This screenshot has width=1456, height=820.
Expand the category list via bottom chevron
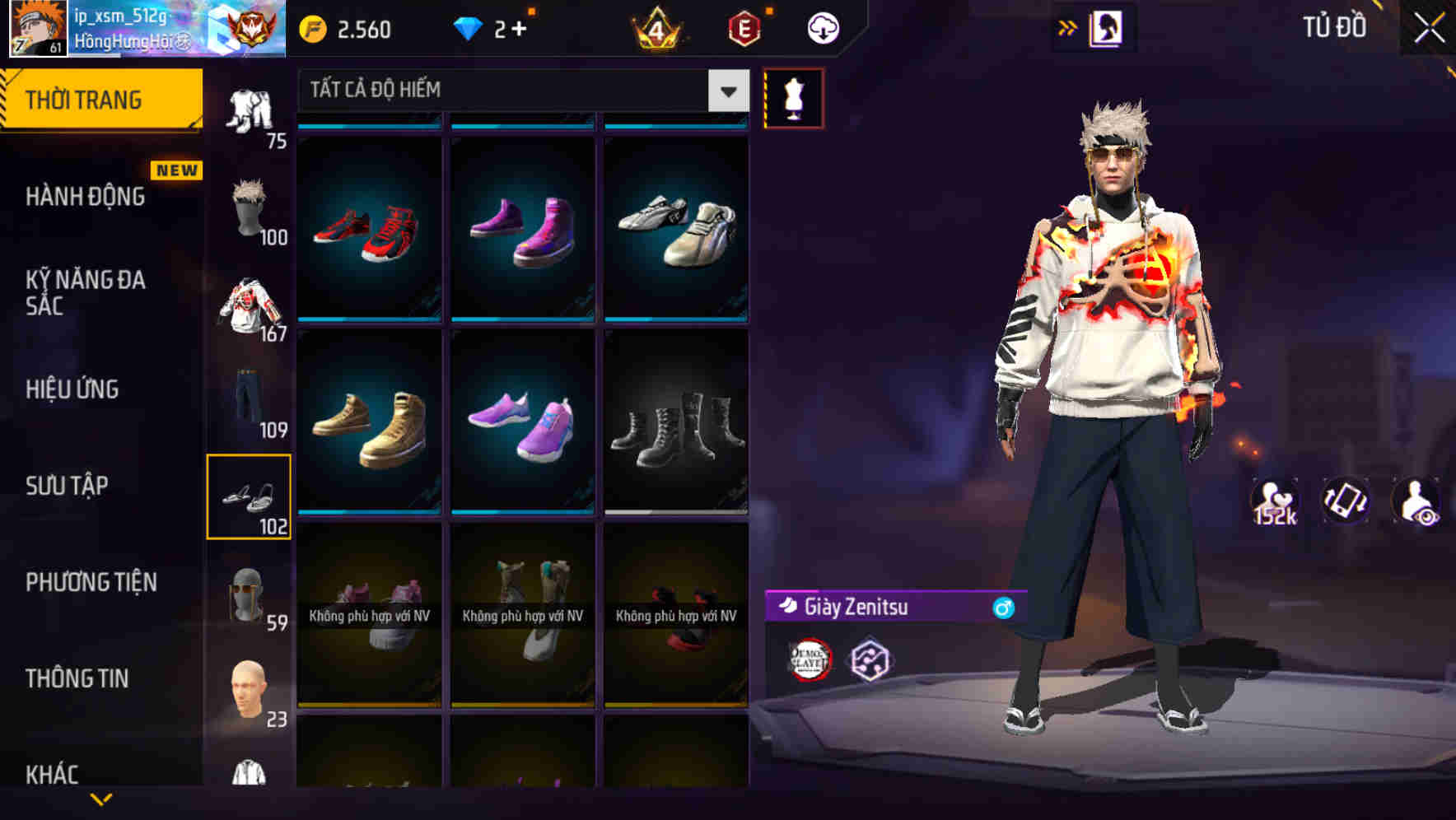click(101, 799)
